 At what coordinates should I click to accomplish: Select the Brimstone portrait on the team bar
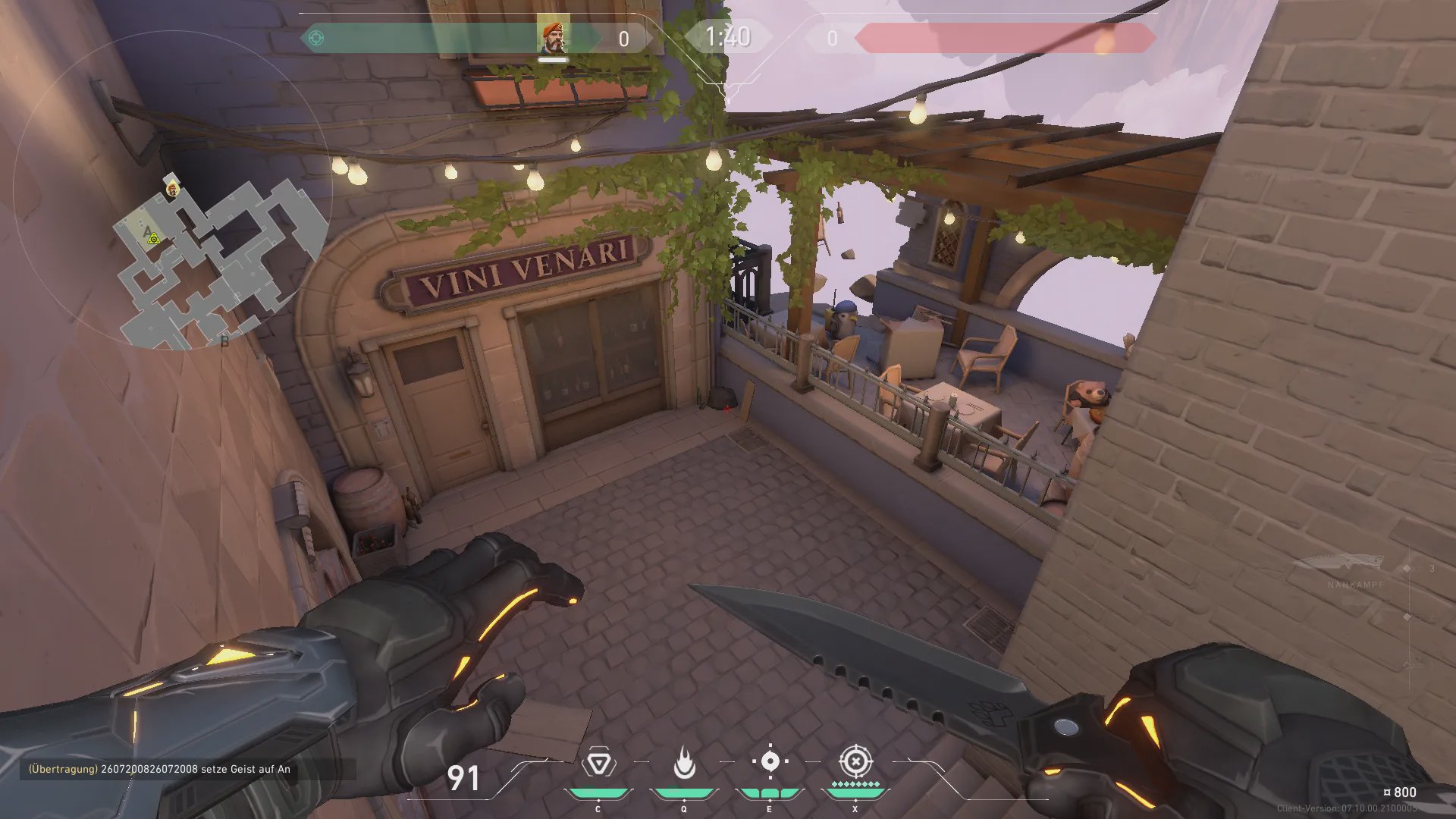(x=553, y=36)
